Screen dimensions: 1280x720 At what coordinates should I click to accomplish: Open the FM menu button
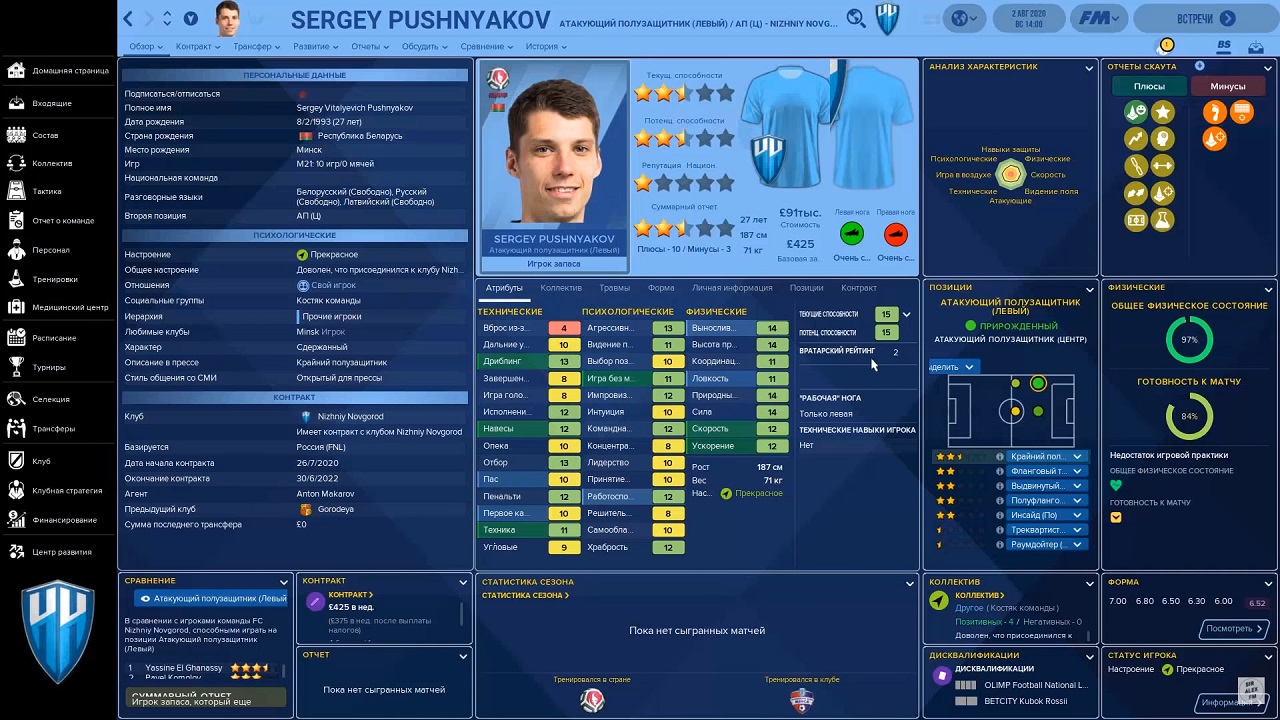tap(1099, 18)
